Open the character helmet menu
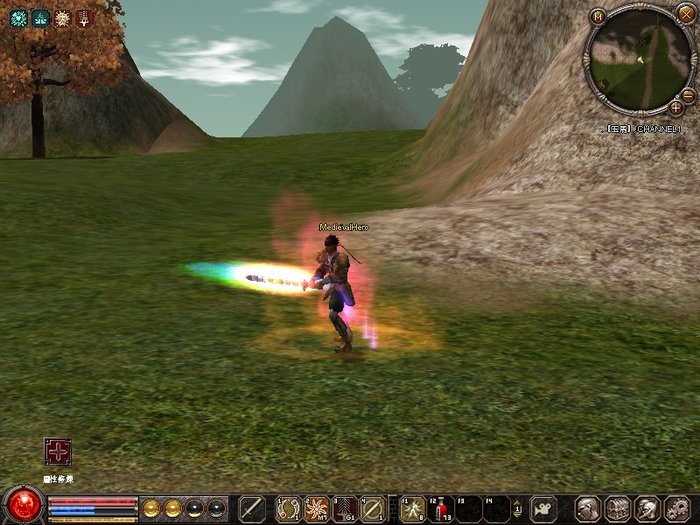 pos(589,508)
